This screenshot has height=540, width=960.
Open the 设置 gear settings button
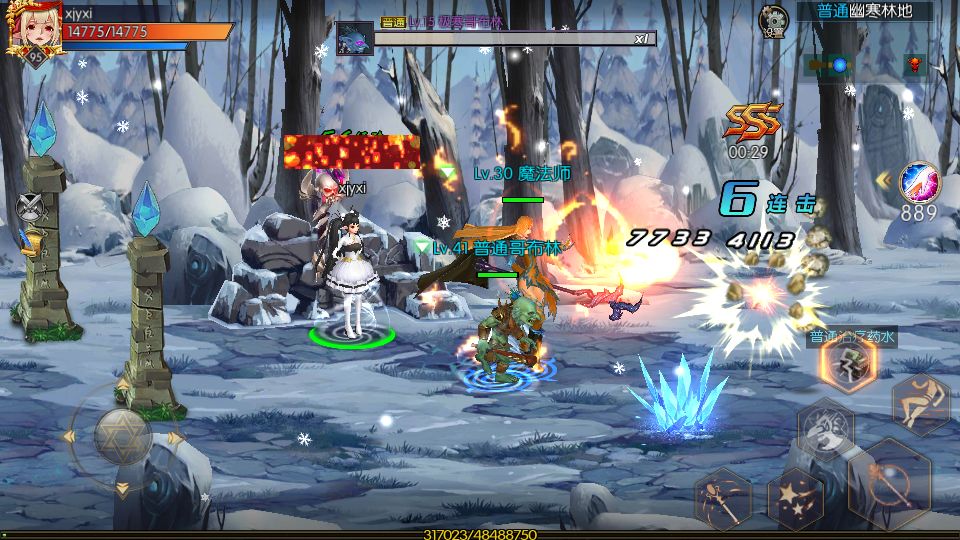773,19
